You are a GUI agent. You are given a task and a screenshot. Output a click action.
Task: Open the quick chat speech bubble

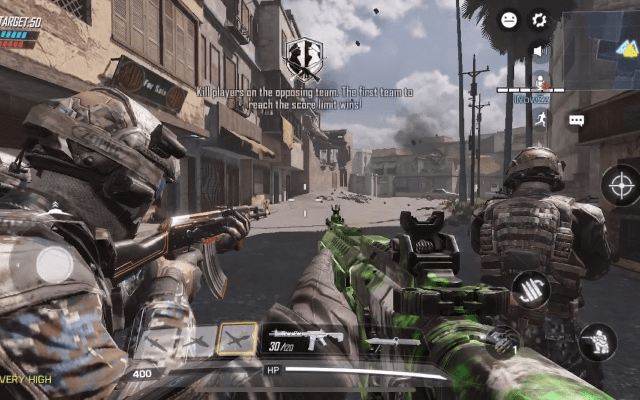click(x=576, y=120)
